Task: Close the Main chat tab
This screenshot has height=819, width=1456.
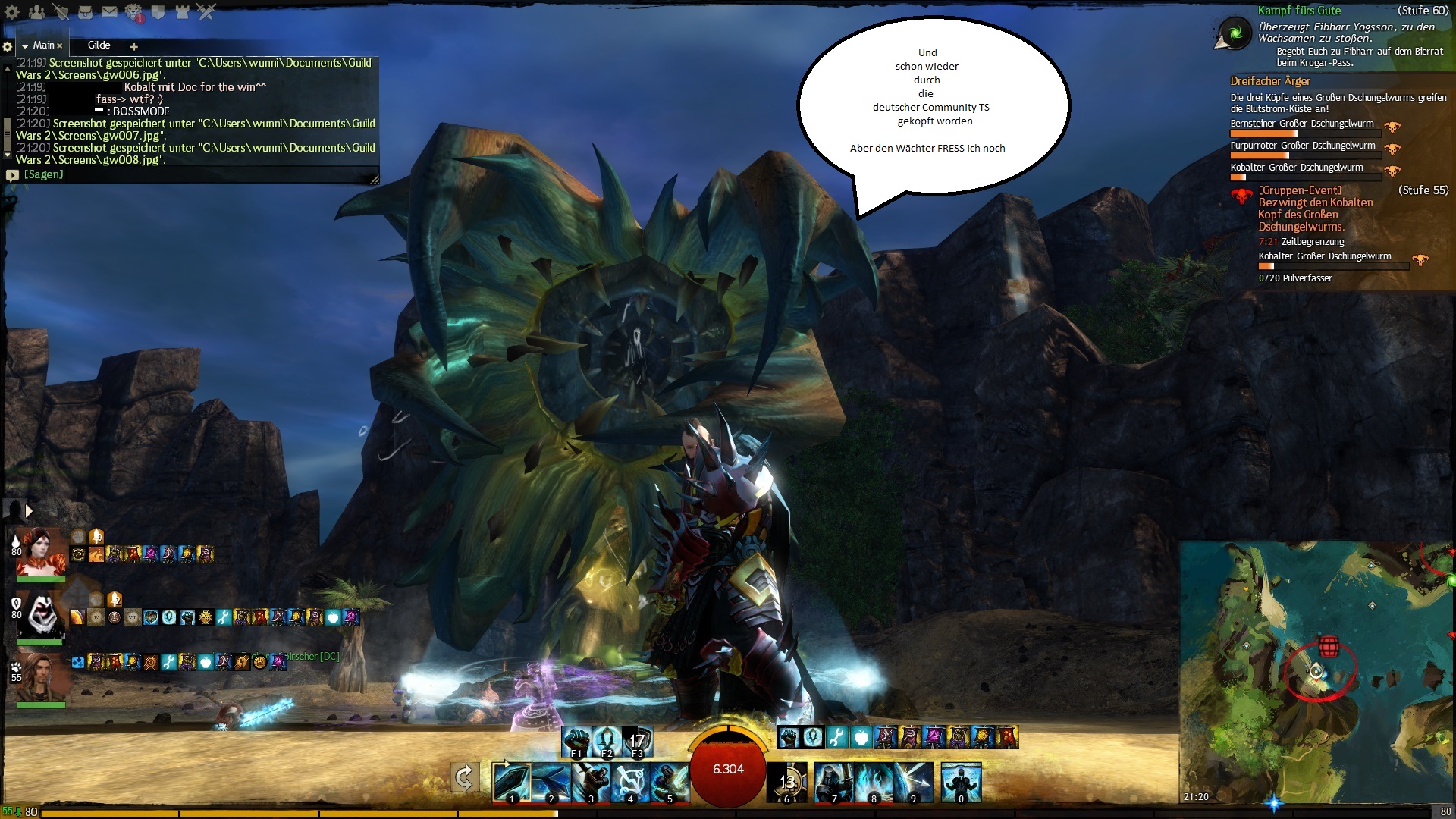Action: click(60, 46)
